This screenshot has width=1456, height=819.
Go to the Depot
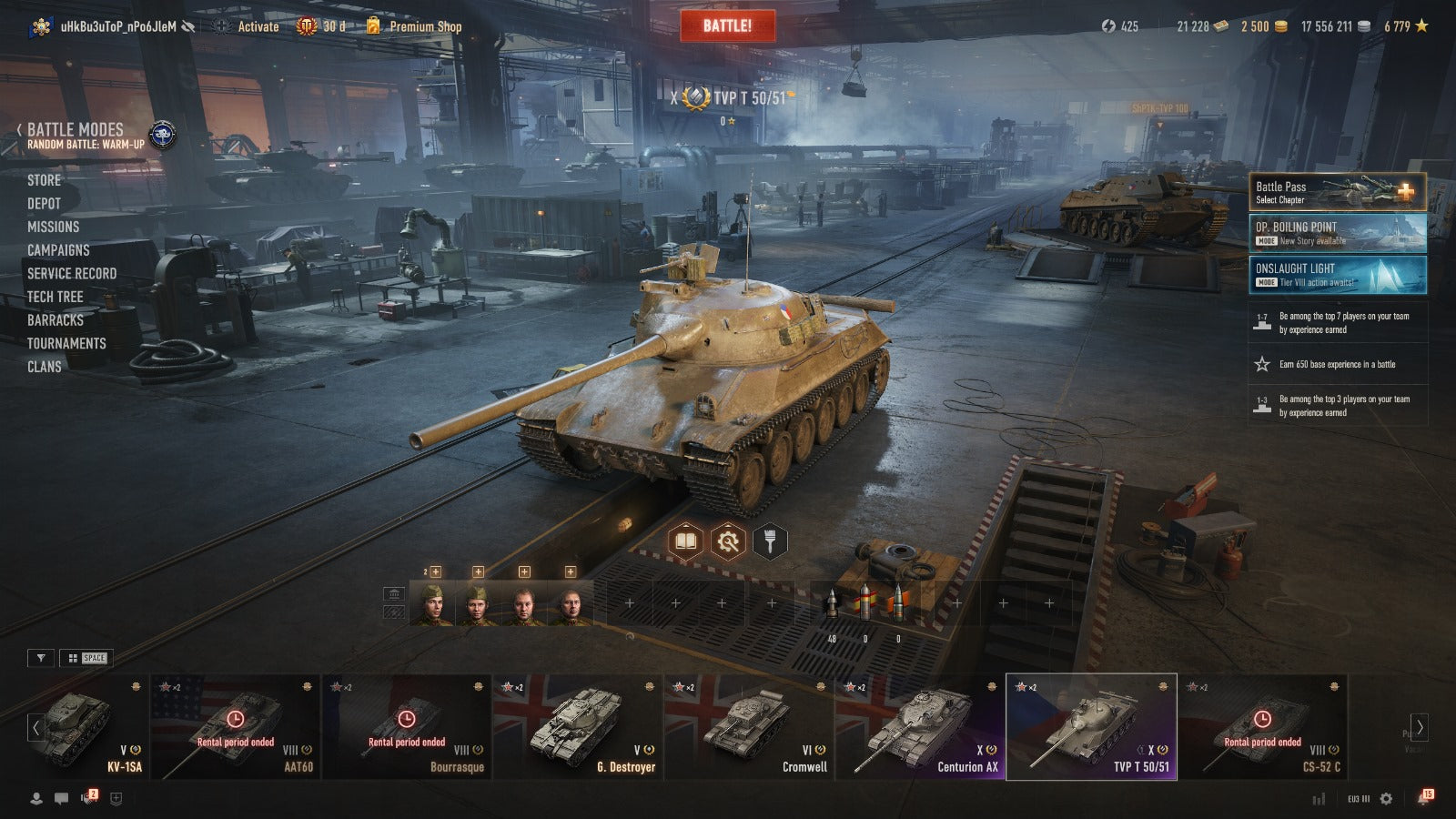44,204
